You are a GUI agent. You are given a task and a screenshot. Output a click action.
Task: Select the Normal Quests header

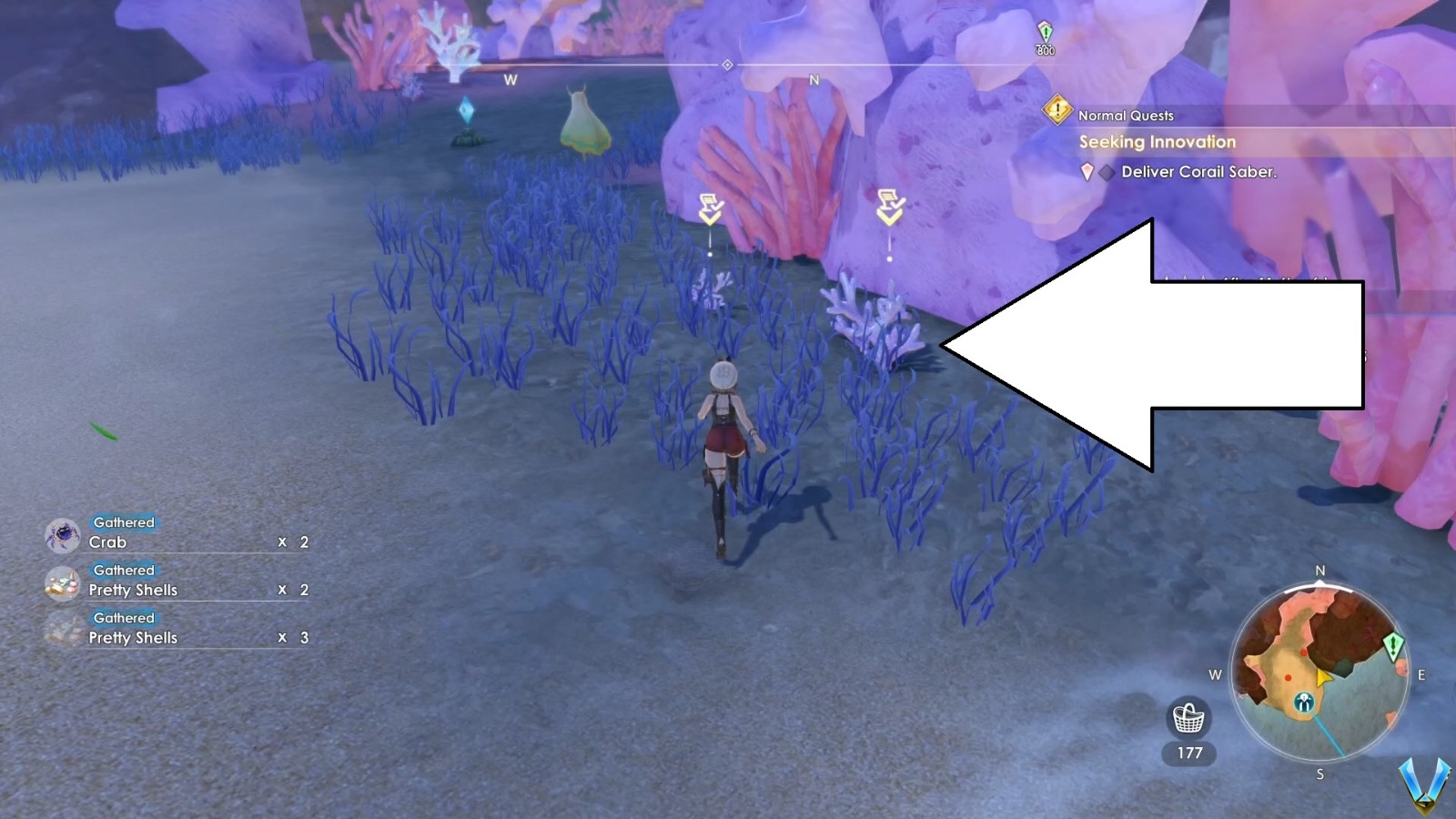(1125, 116)
